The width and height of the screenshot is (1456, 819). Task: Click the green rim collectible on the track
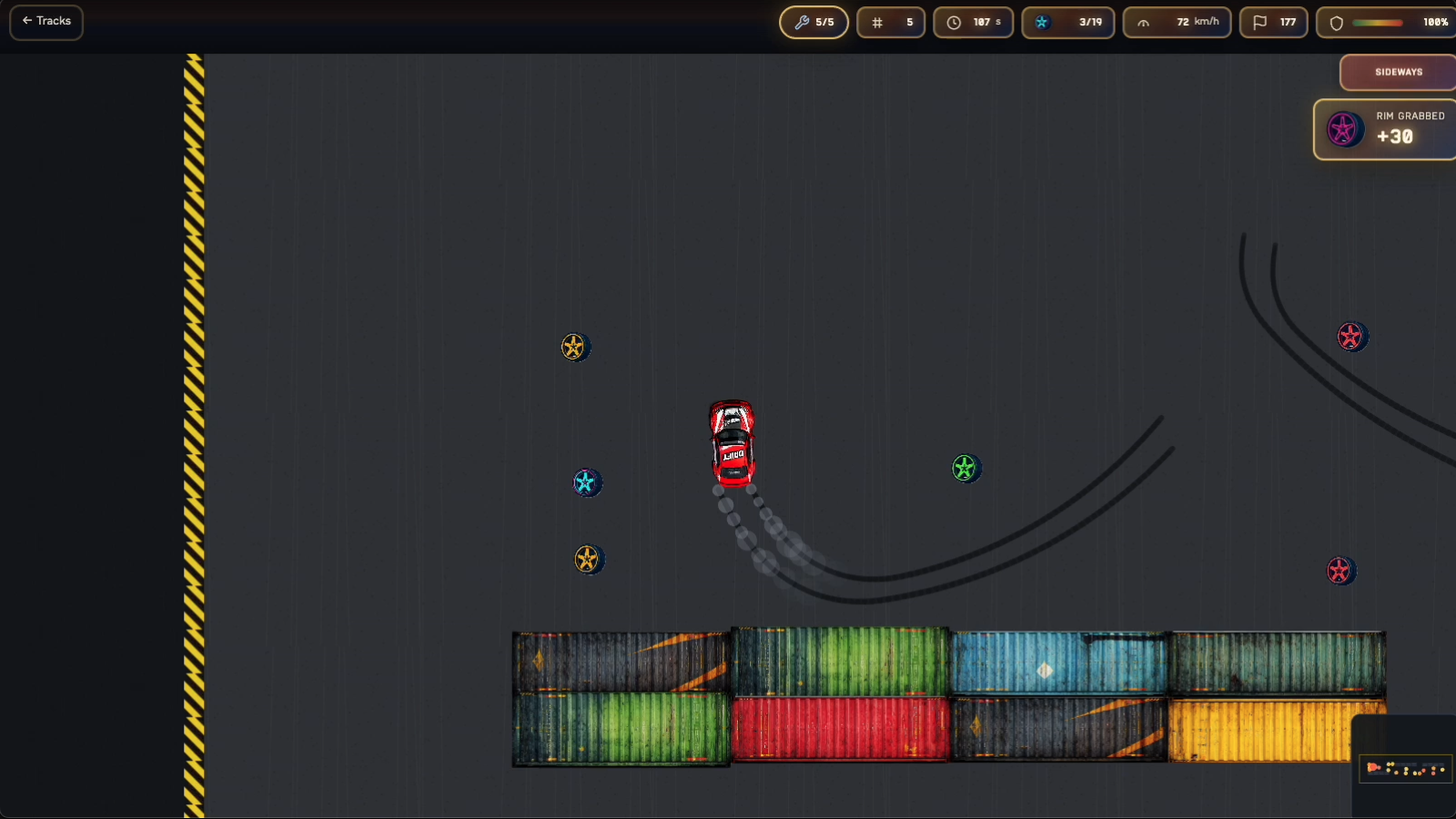point(966,469)
